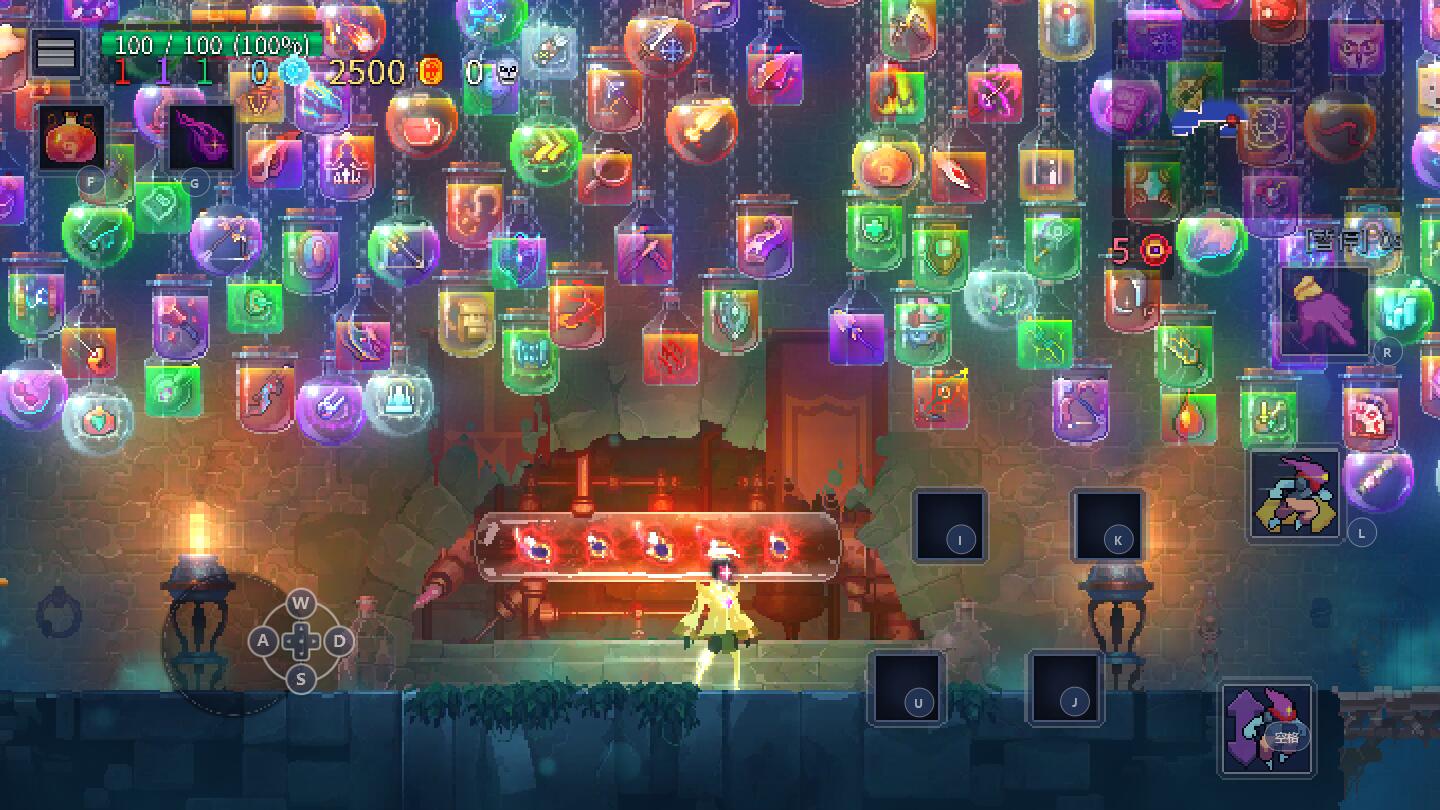
Task: Tap the jump button with purple arrows
Action: [1266, 728]
